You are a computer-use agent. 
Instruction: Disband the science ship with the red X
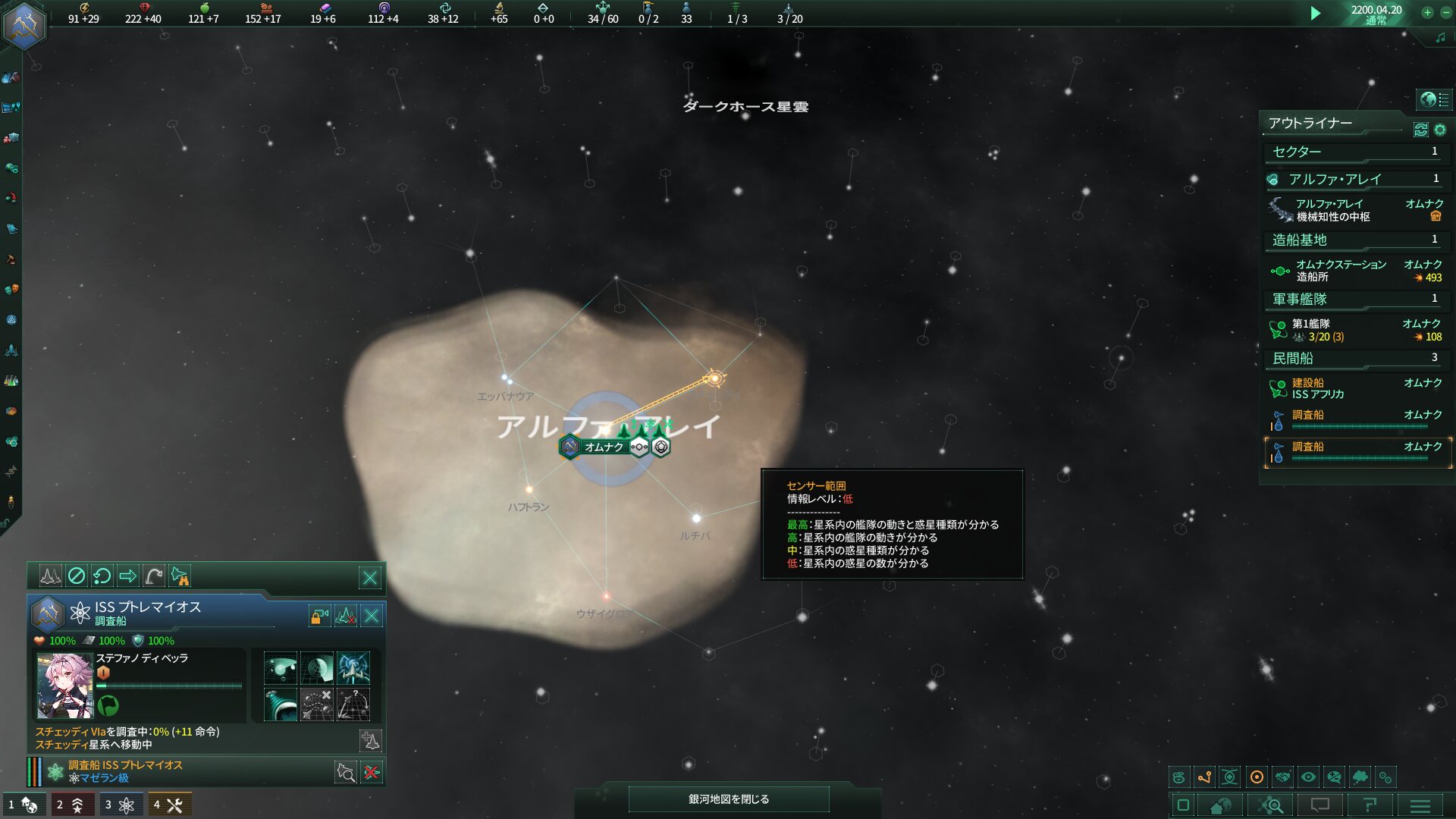pyautogui.click(x=372, y=773)
